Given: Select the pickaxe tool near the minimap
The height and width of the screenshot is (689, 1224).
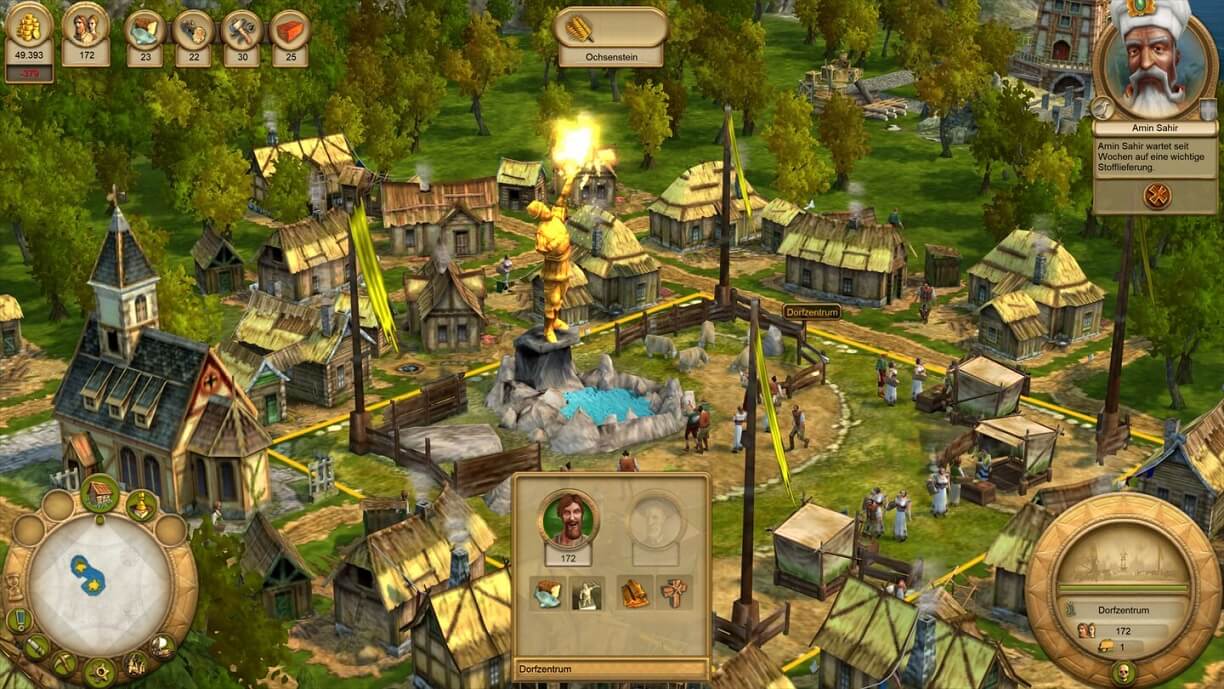Looking at the screenshot, I should [x=63, y=662].
